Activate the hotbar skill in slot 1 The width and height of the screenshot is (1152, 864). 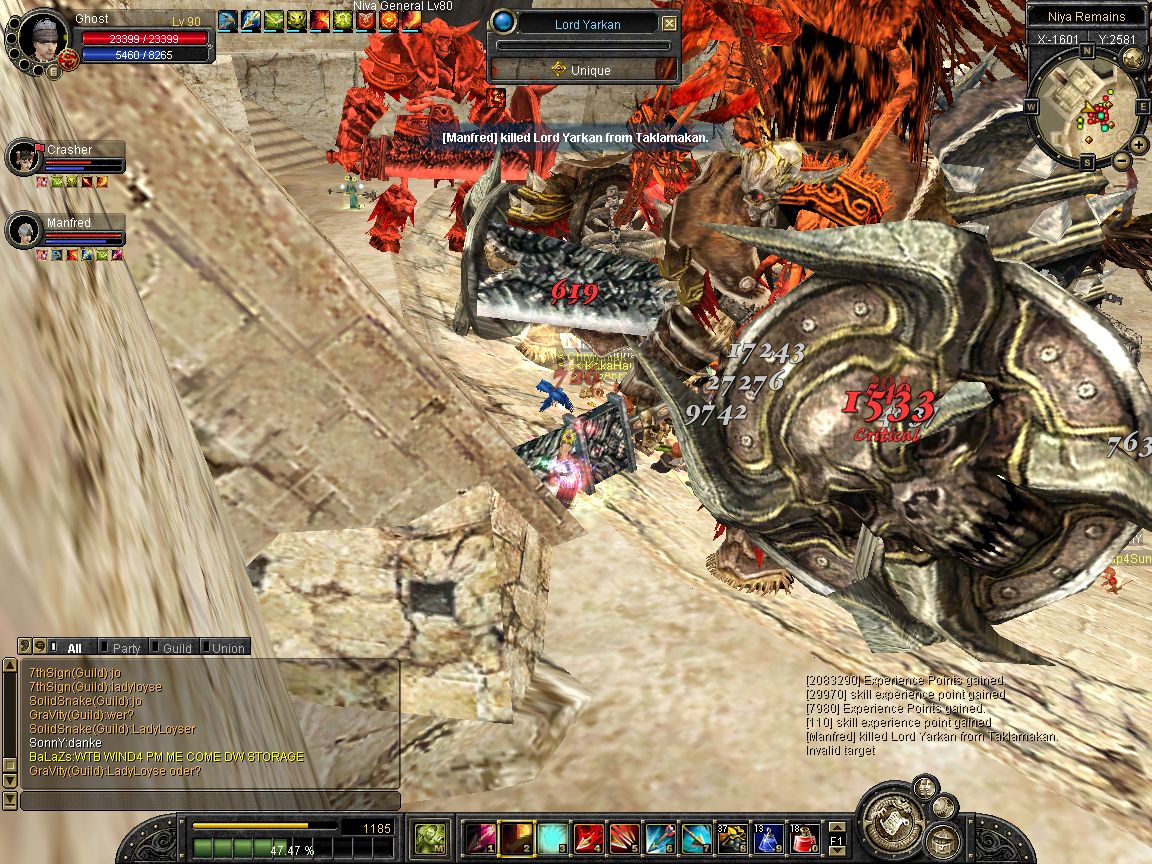coord(481,837)
